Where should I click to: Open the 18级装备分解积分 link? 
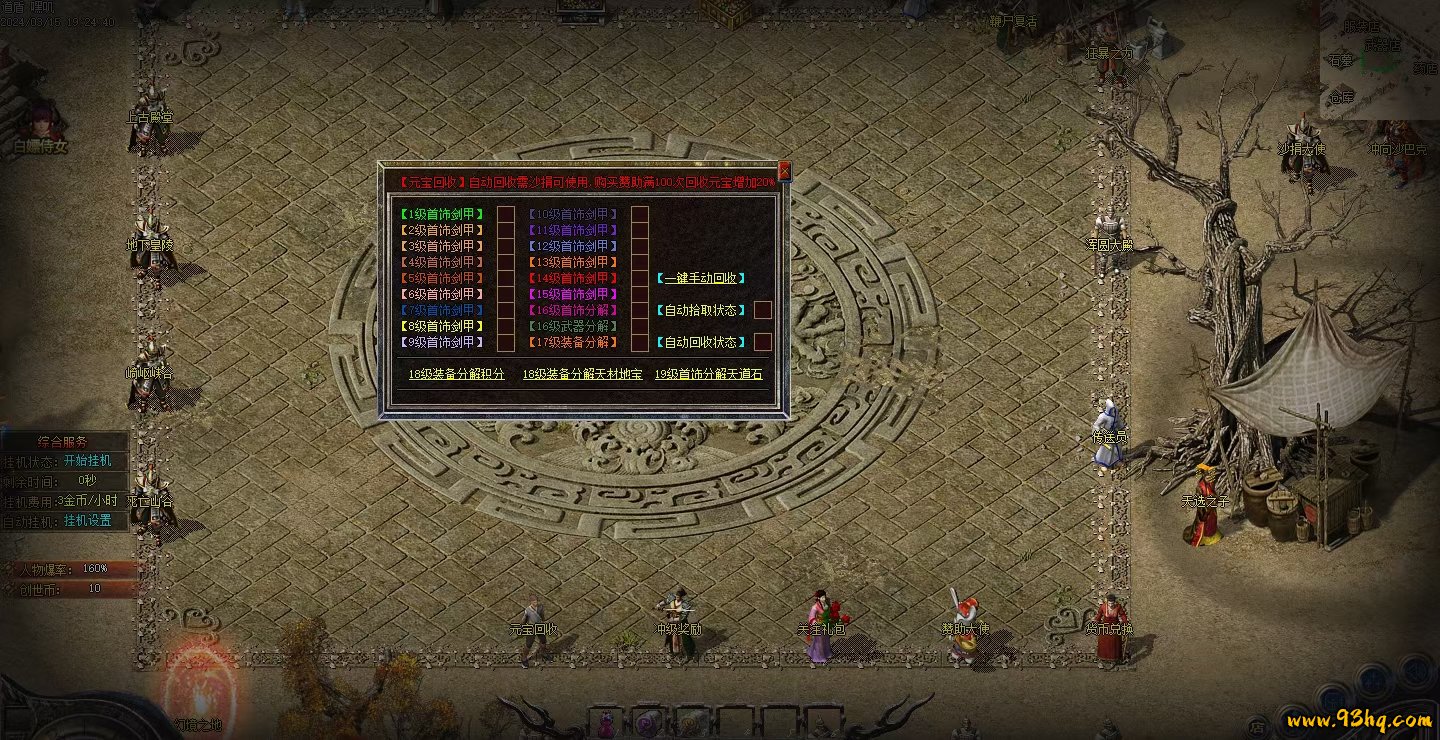(x=456, y=374)
